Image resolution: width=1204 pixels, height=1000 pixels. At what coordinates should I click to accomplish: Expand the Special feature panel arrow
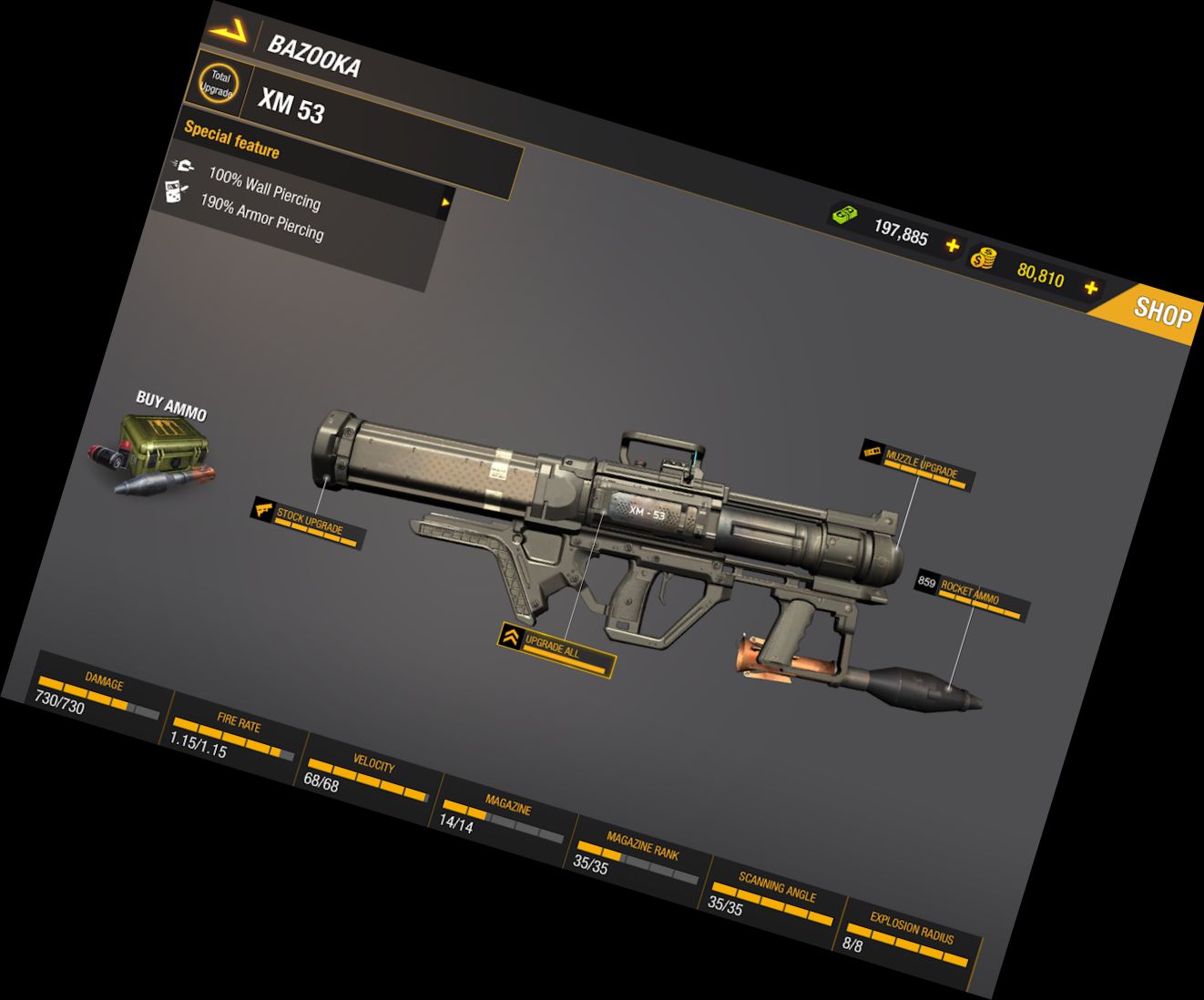point(445,202)
